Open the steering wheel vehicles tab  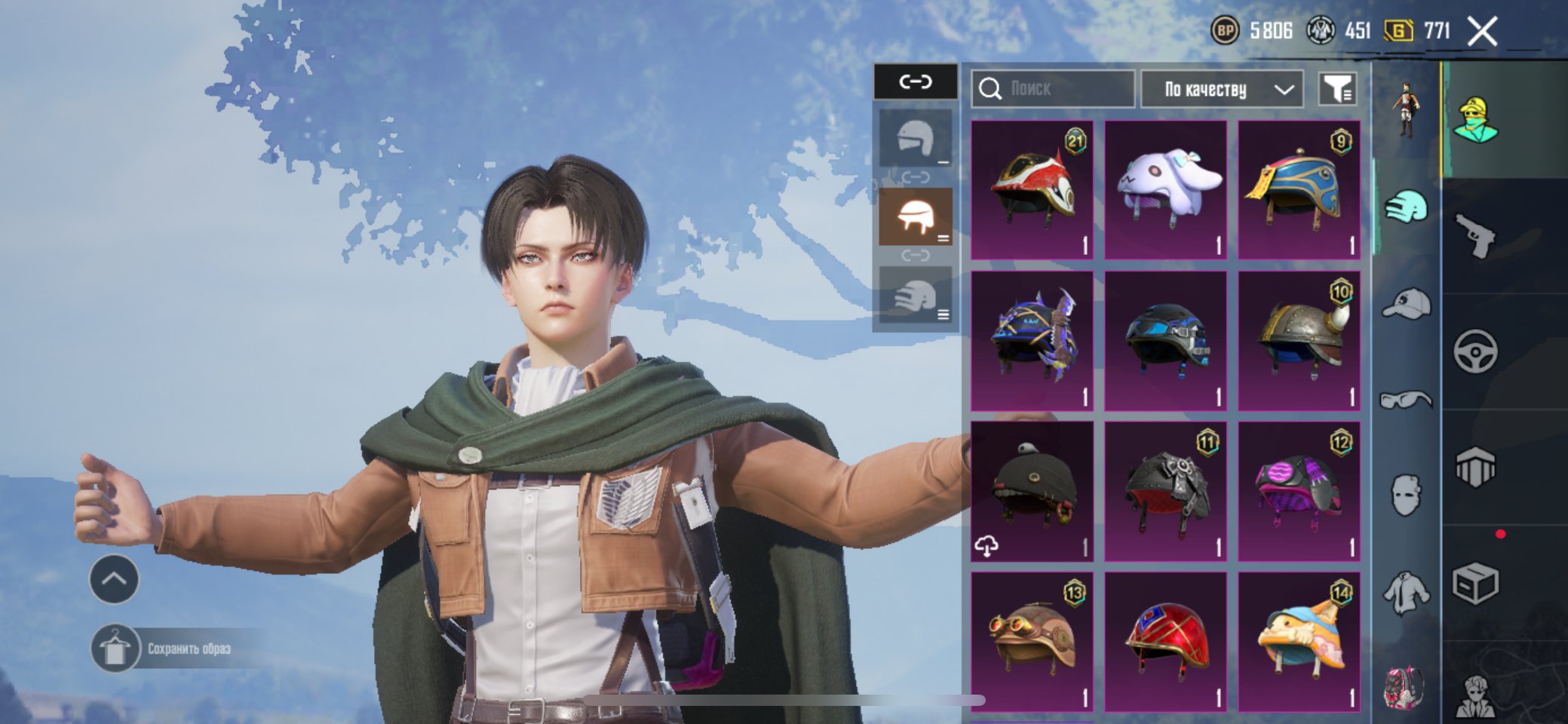click(x=1475, y=351)
